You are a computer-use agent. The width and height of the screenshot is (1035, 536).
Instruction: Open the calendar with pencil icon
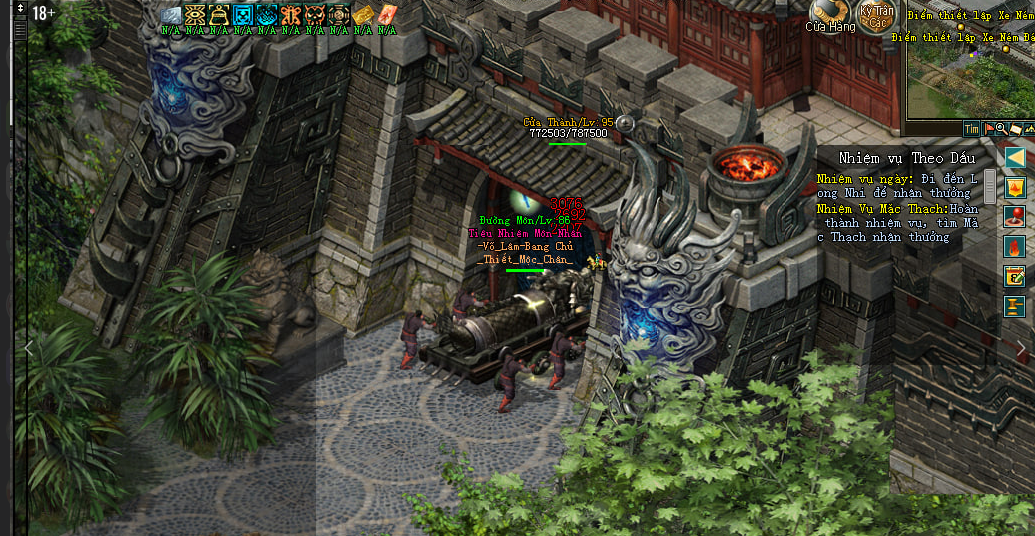click(1015, 277)
